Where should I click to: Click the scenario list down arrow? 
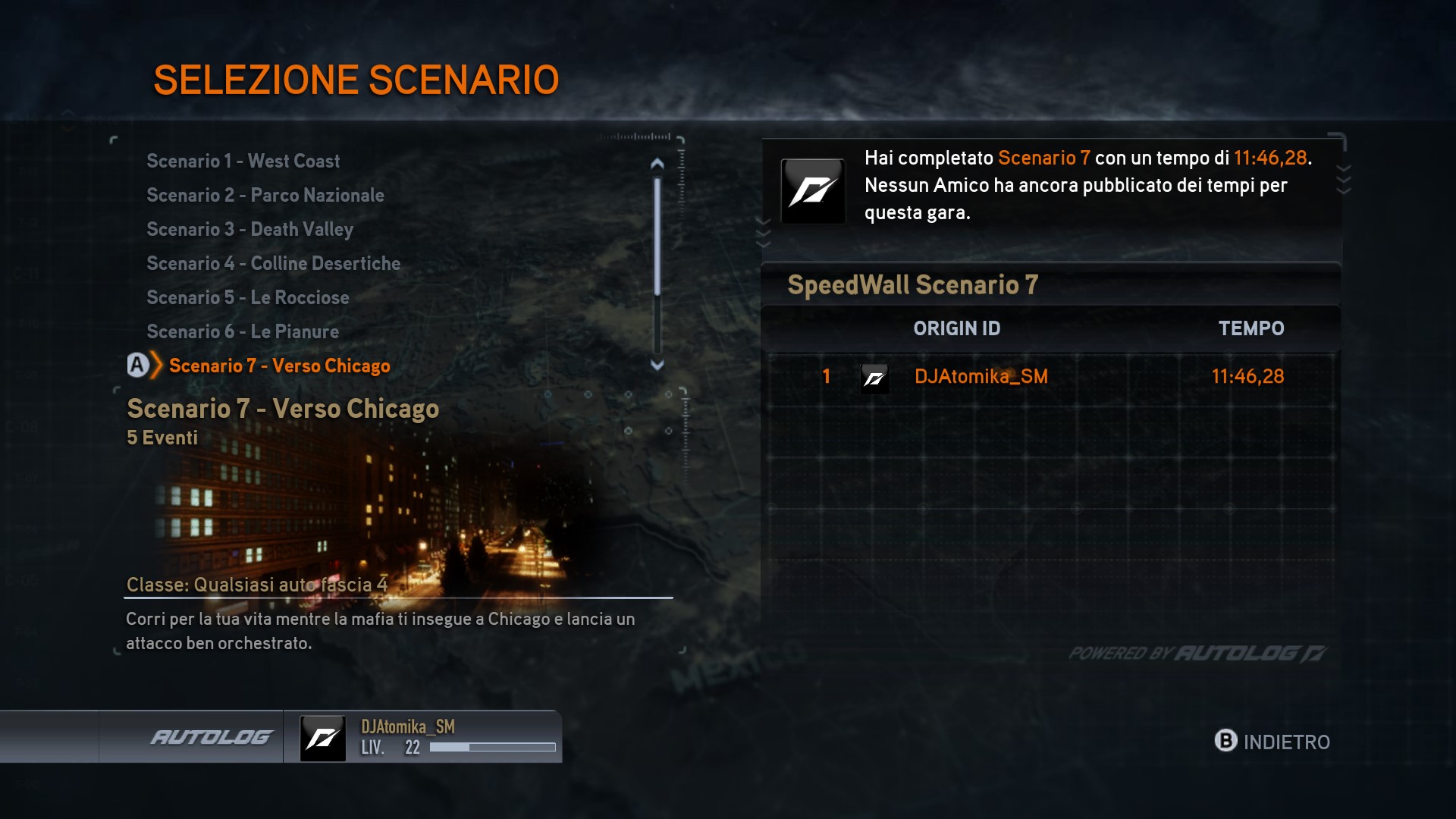(657, 365)
